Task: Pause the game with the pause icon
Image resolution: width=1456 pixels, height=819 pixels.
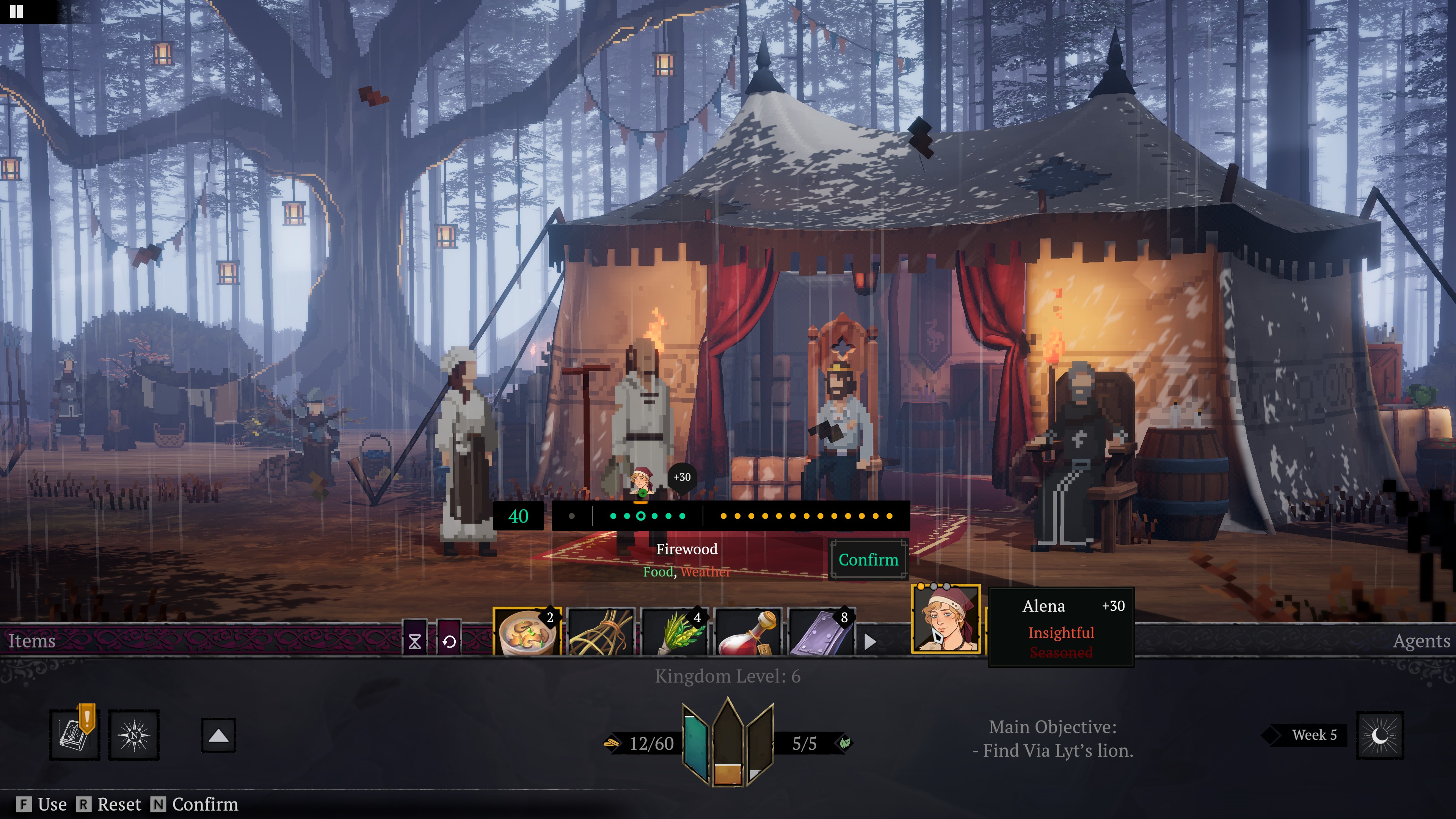Action: coord(16,11)
